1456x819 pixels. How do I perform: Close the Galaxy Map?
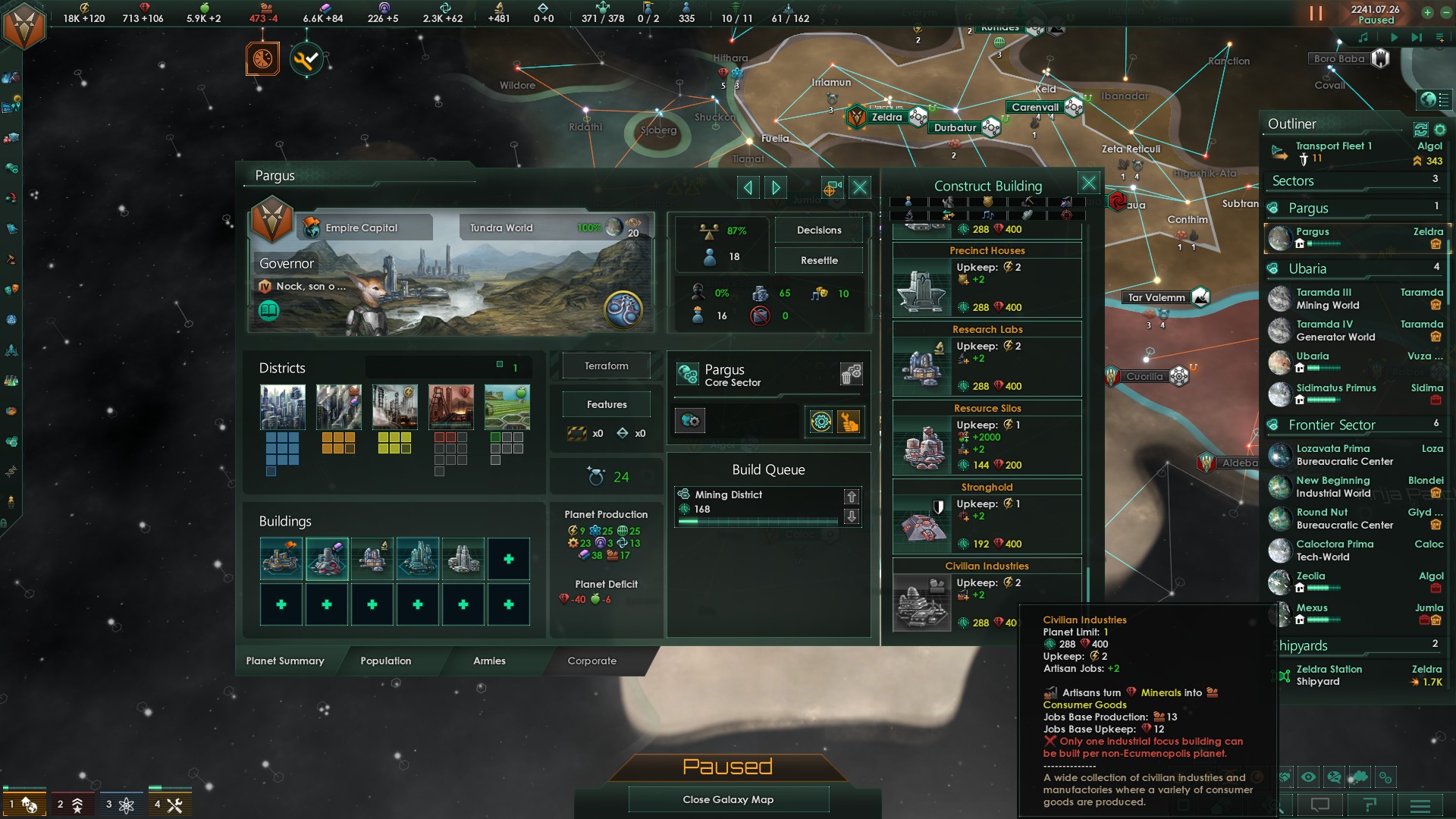pos(728,799)
